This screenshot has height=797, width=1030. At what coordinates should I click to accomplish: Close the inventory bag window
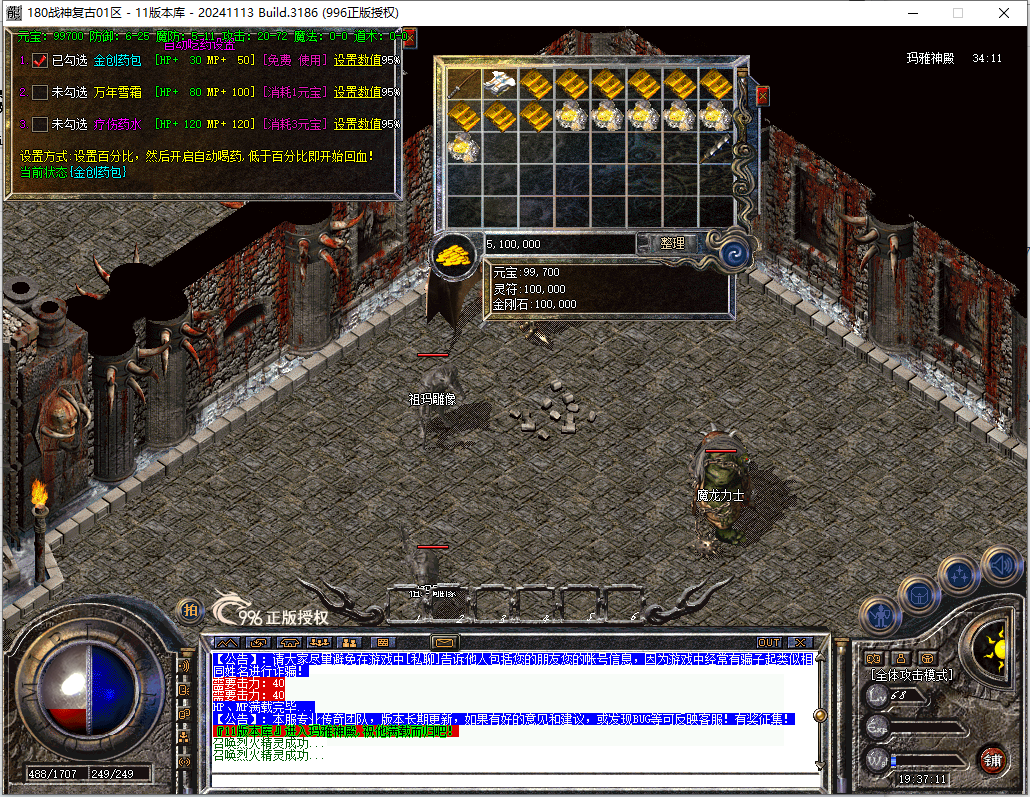(762, 96)
